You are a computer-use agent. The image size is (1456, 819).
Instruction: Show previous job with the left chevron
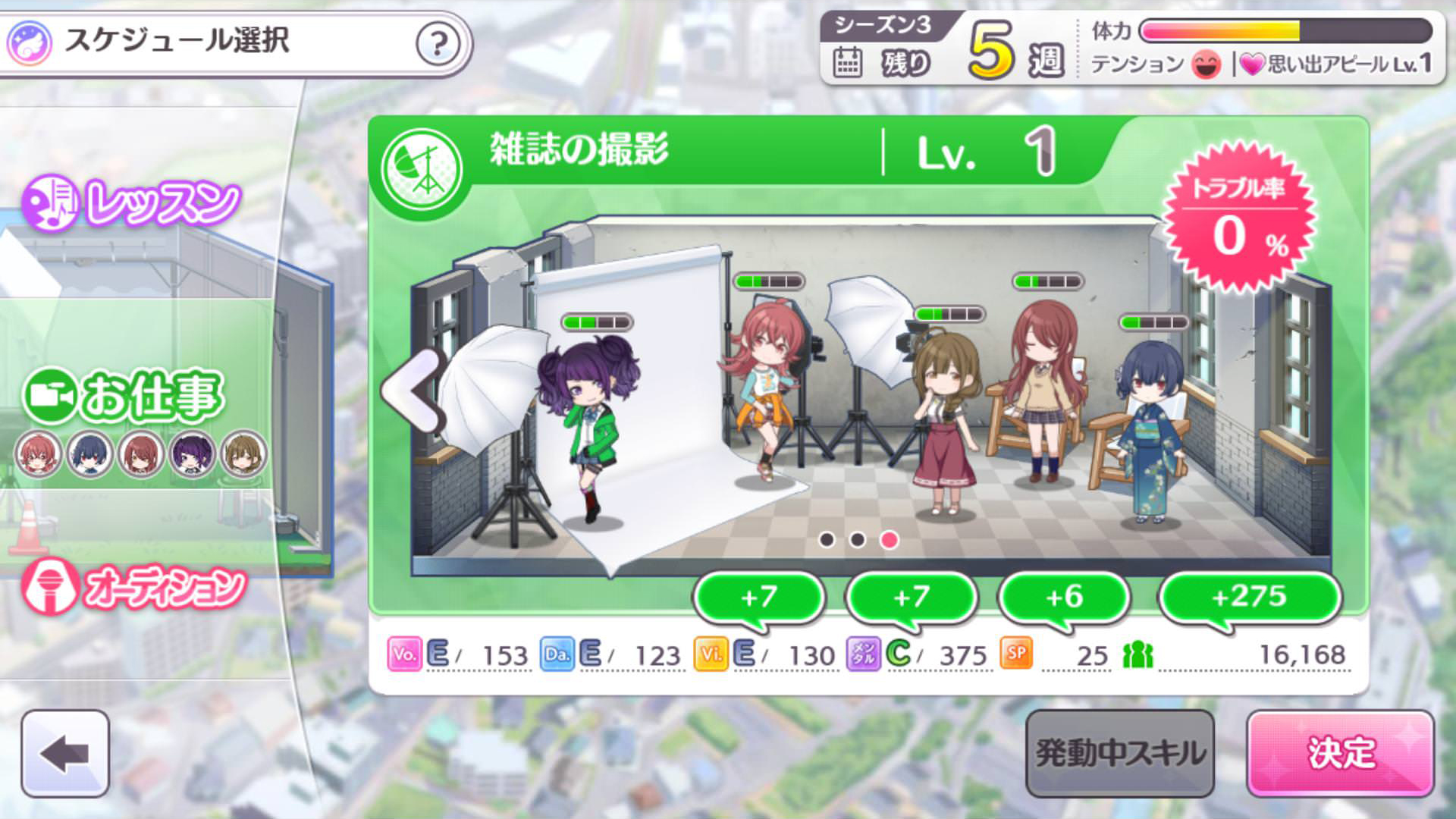coord(413,392)
